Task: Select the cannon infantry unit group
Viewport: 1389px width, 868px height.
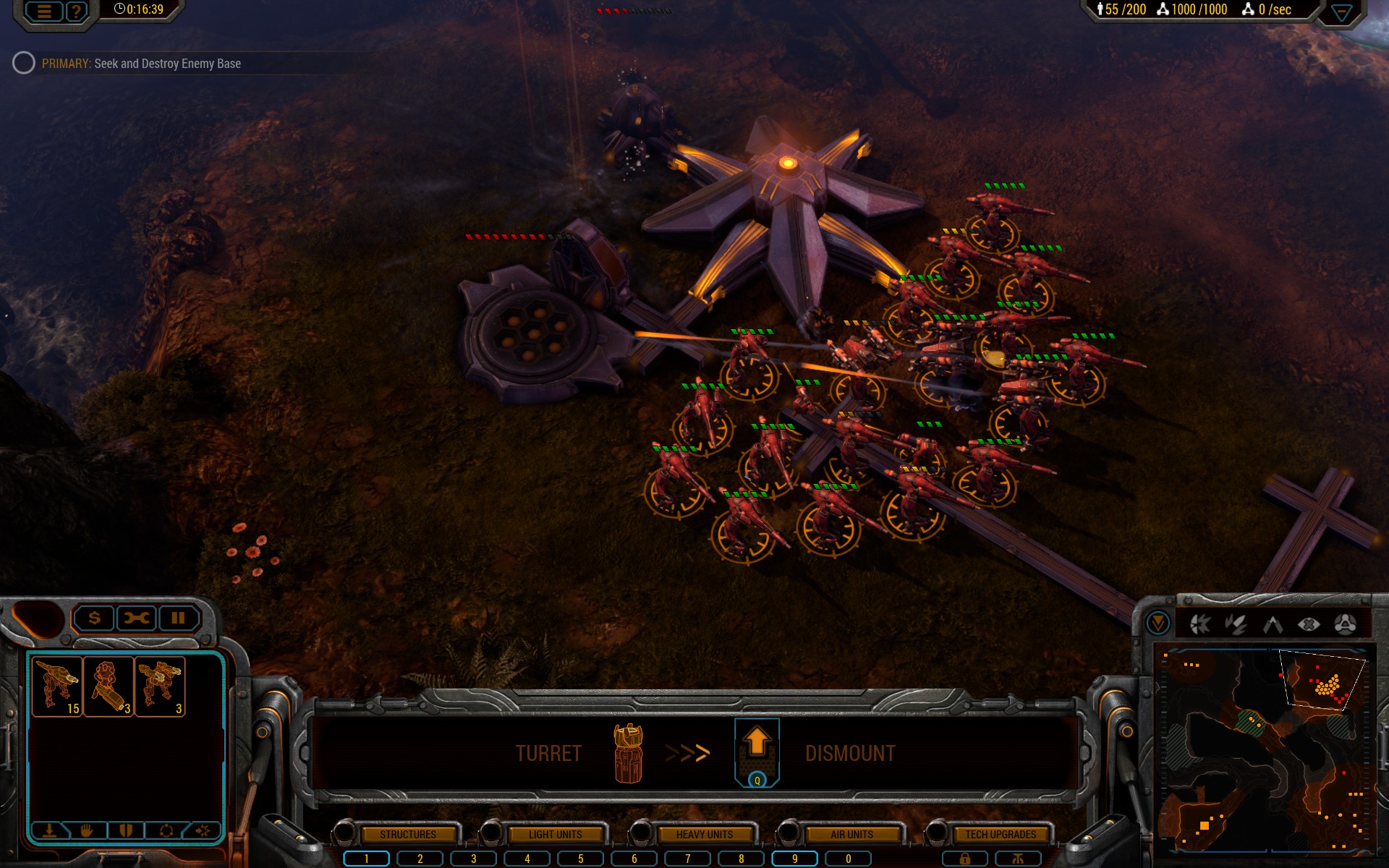Action: [109, 686]
